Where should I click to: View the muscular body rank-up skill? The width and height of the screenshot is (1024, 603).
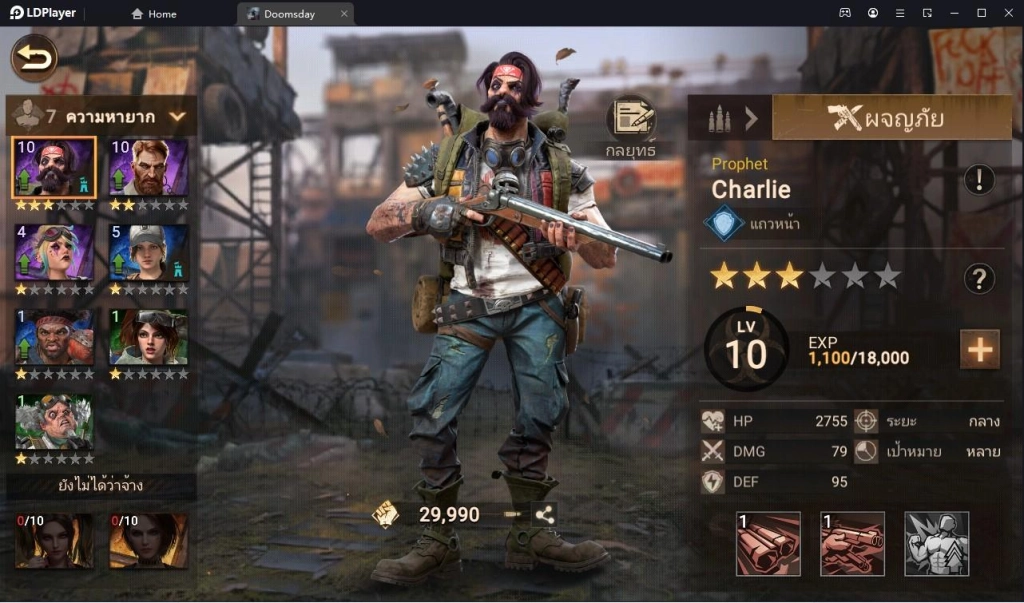coord(936,544)
